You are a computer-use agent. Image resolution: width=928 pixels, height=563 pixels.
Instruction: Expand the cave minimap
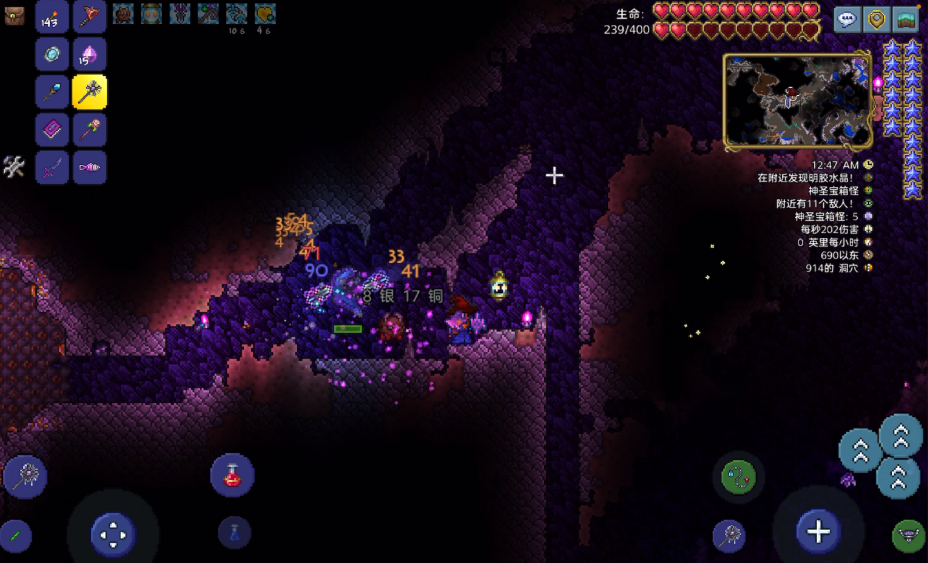(797, 102)
